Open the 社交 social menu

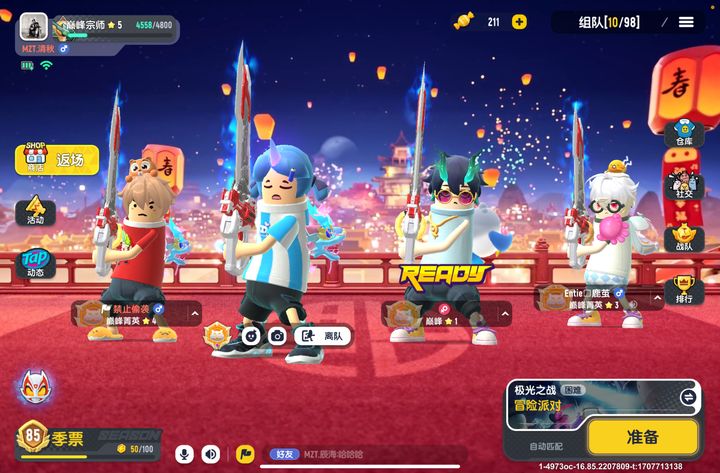click(x=684, y=188)
